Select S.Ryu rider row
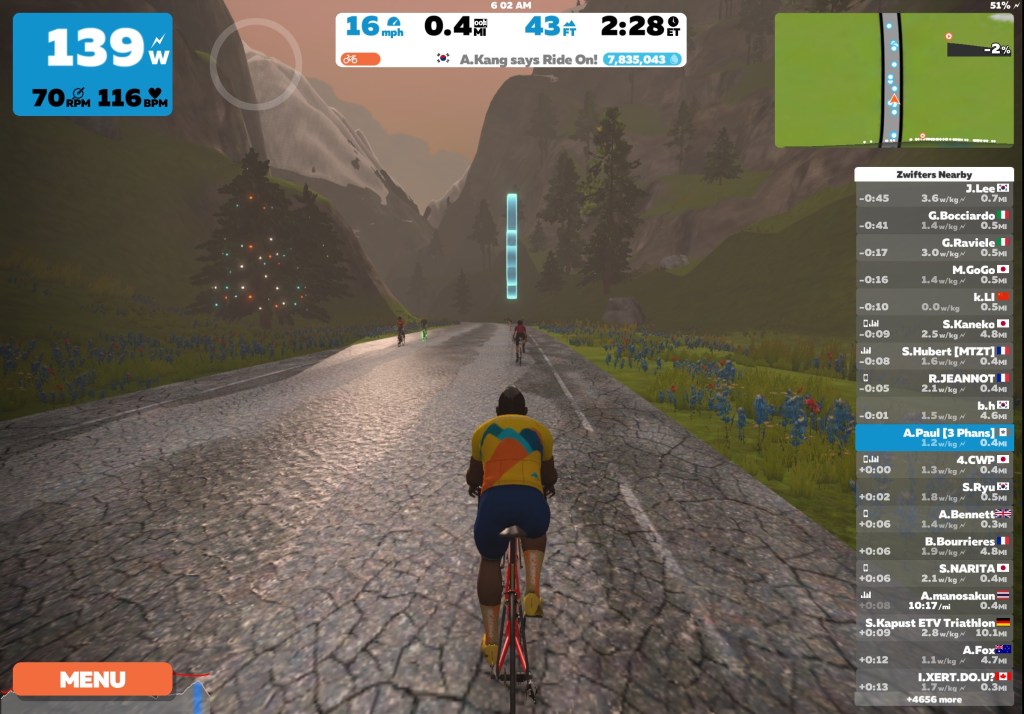1024x714 pixels. (x=934, y=492)
